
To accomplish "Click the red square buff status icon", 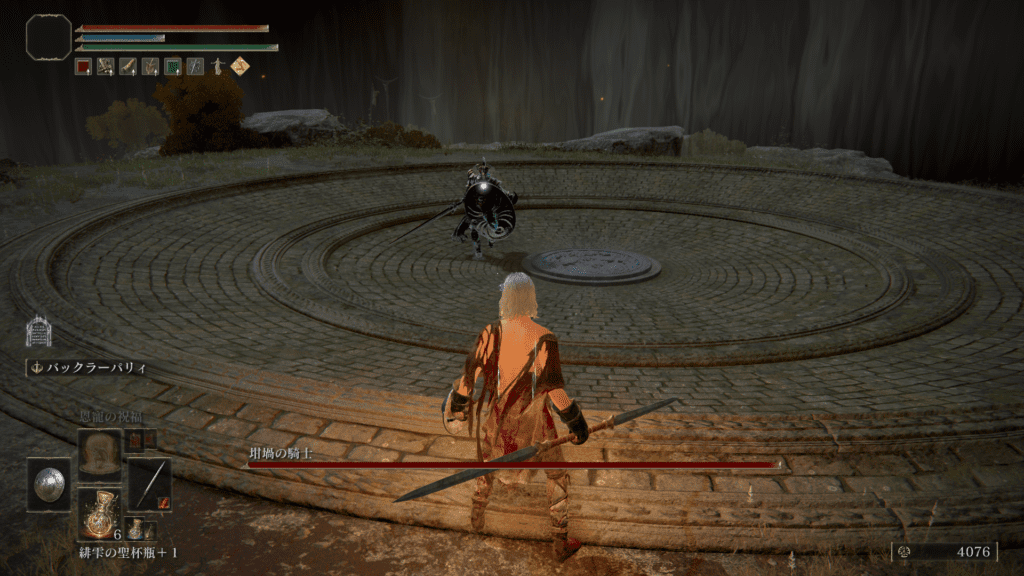I will coord(84,67).
